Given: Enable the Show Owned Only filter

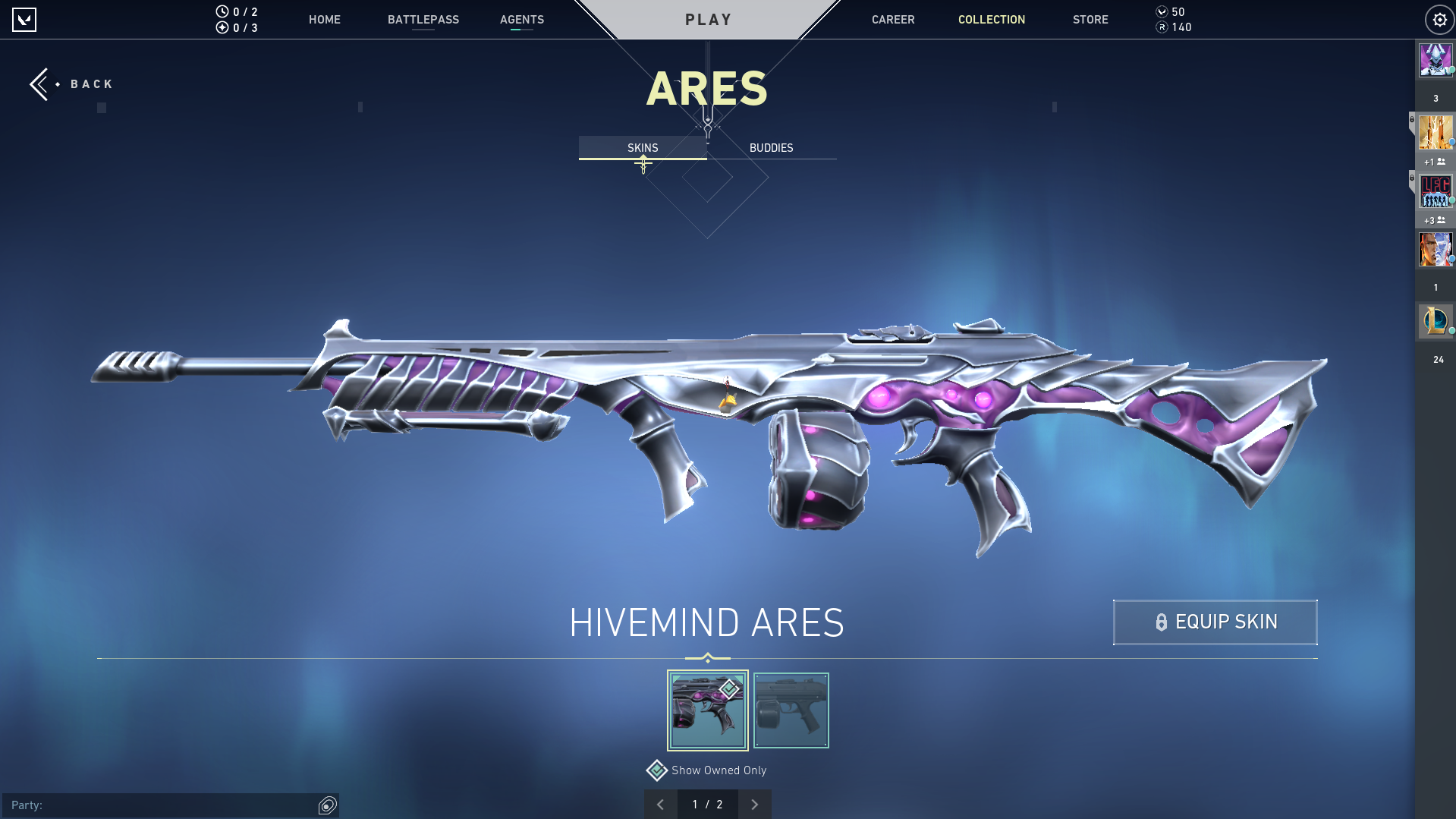Looking at the screenshot, I should tap(656, 770).
